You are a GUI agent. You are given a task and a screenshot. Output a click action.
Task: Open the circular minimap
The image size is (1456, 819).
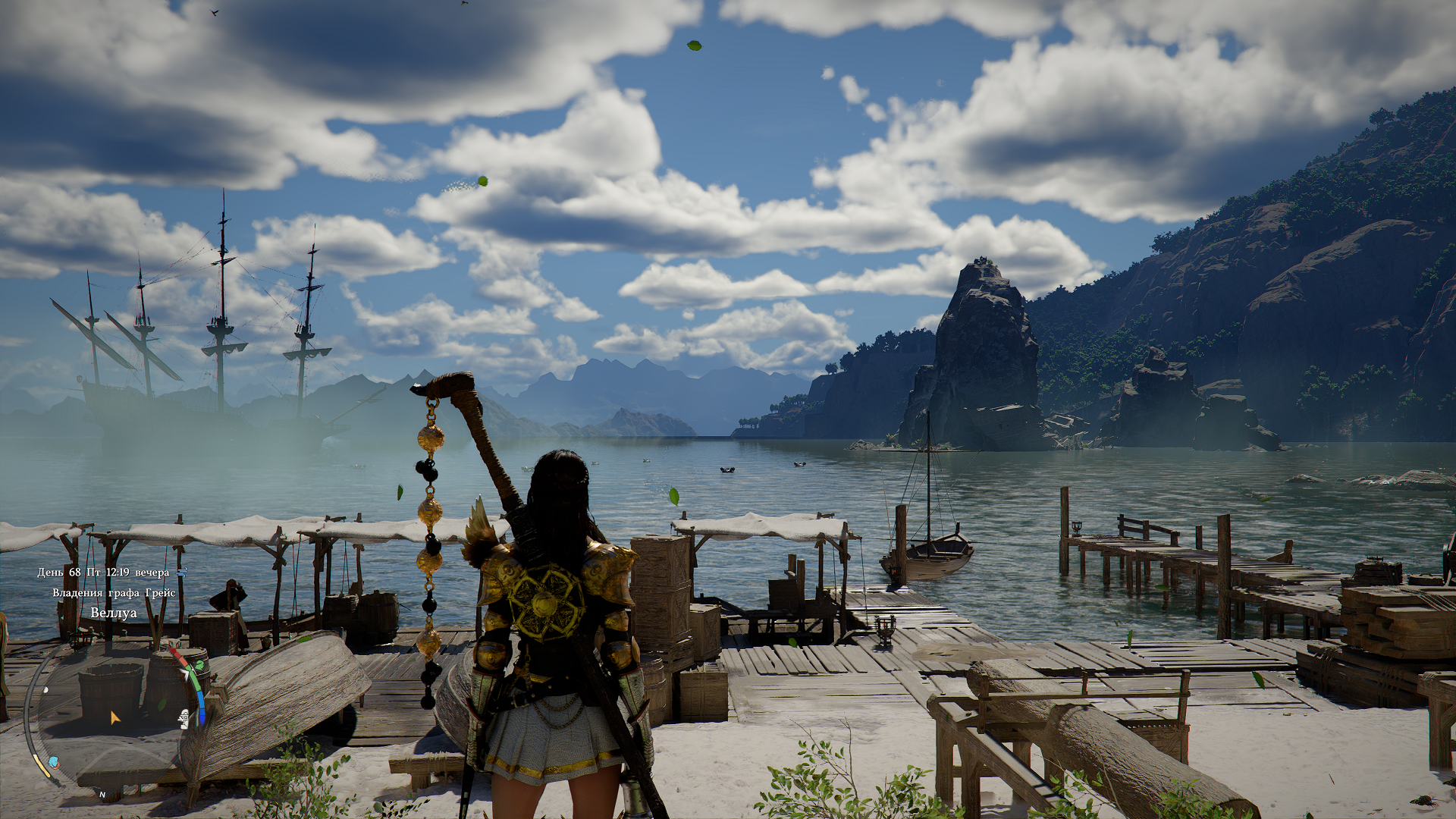[114, 717]
